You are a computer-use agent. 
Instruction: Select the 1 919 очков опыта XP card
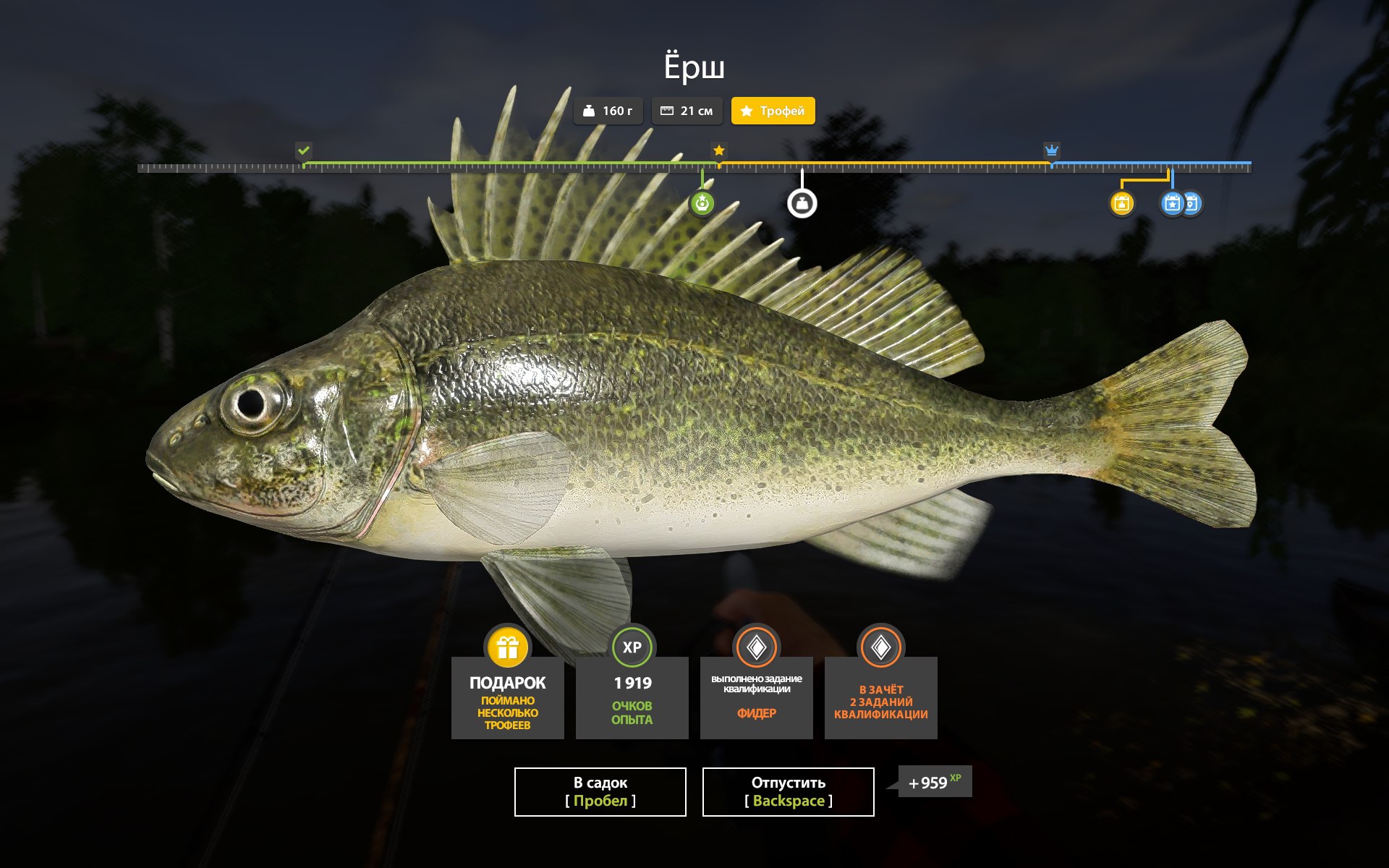pos(632,697)
